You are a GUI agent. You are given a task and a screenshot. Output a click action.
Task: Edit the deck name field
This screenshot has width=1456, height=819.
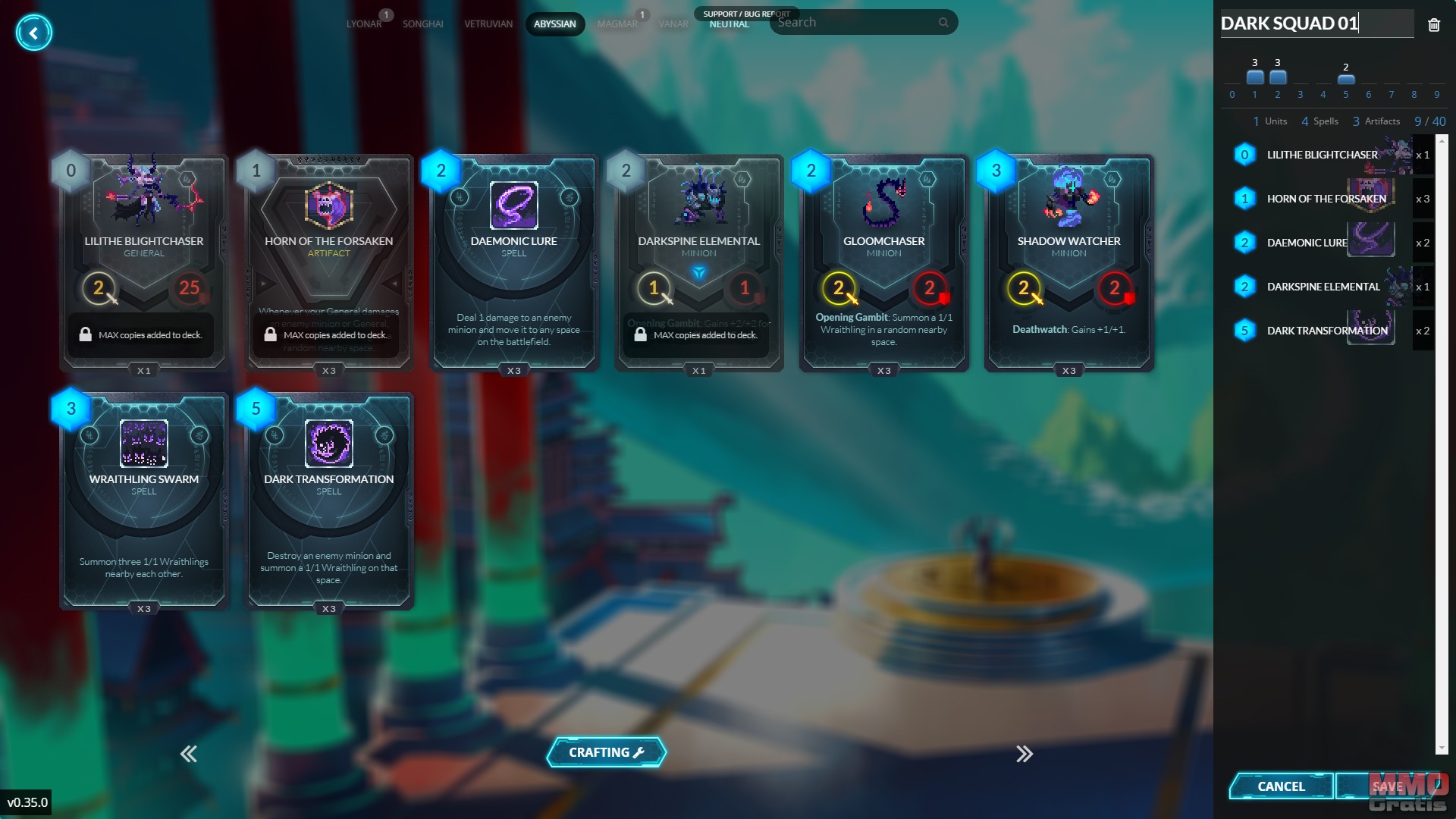(x=1314, y=24)
